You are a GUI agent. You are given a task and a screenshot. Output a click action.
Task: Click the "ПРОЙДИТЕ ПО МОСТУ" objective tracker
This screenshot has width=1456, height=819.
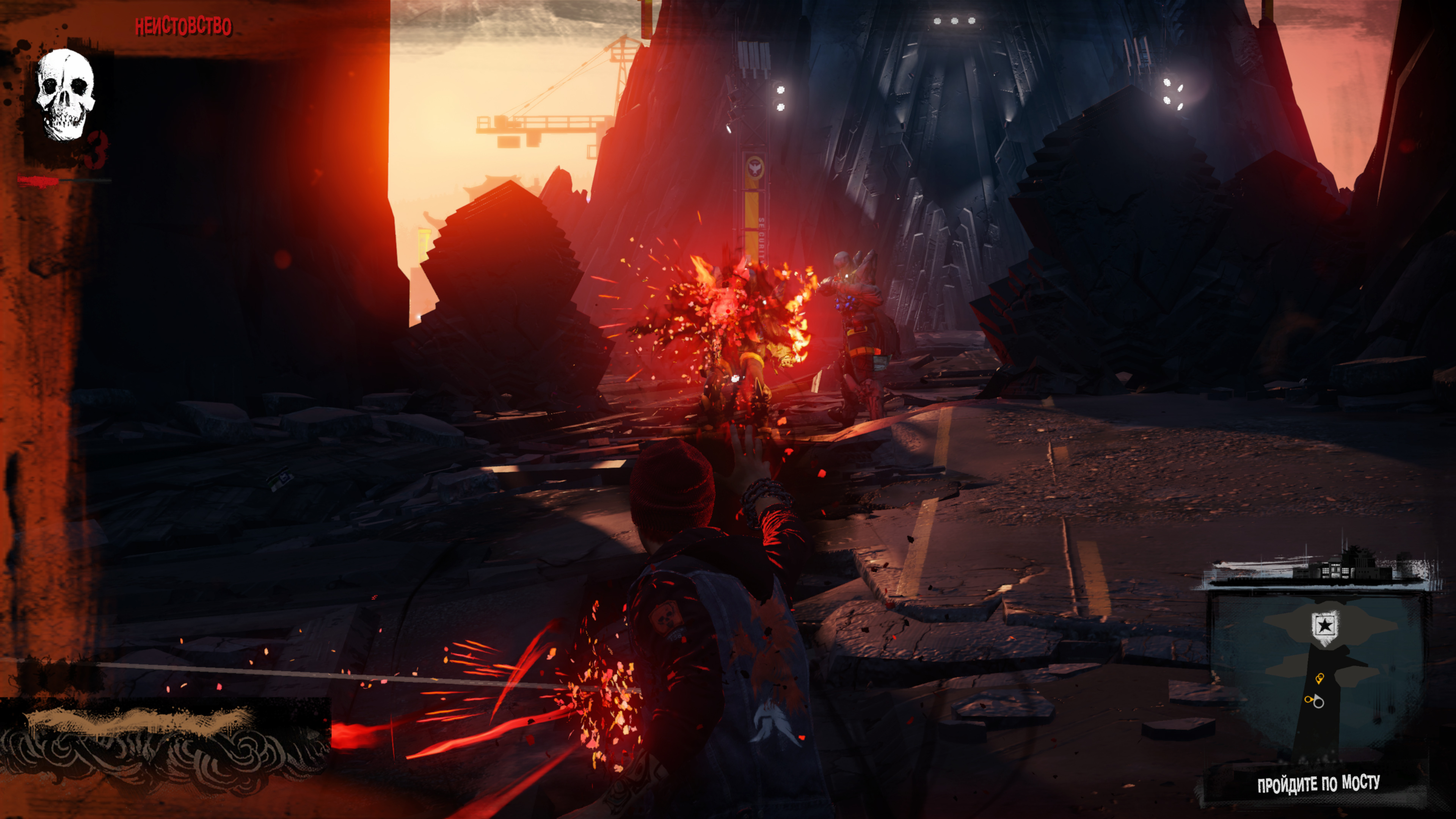pos(1318,784)
